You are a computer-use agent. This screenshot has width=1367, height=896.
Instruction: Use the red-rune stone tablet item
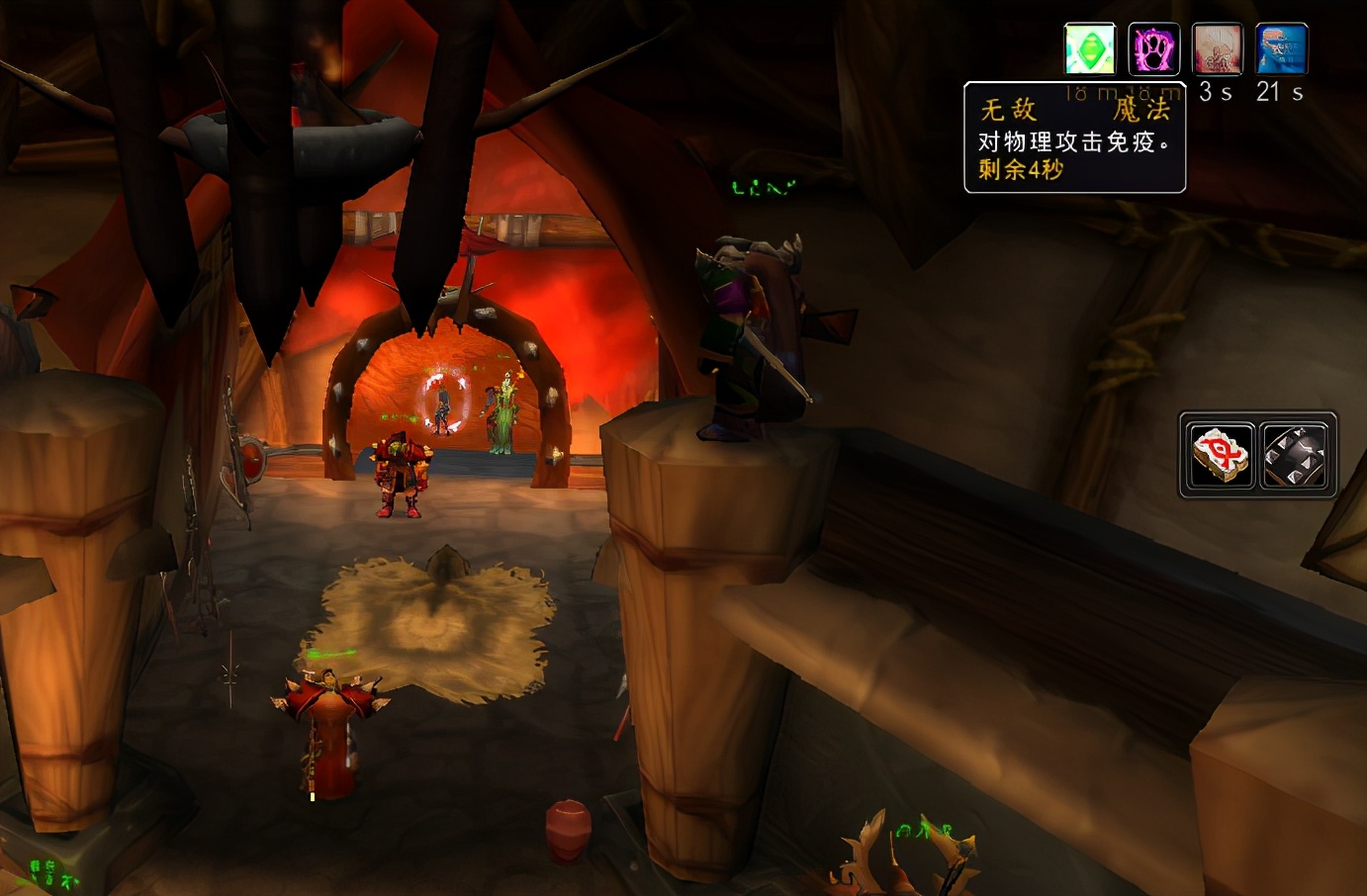pyautogui.click(x=1222, y=455)
